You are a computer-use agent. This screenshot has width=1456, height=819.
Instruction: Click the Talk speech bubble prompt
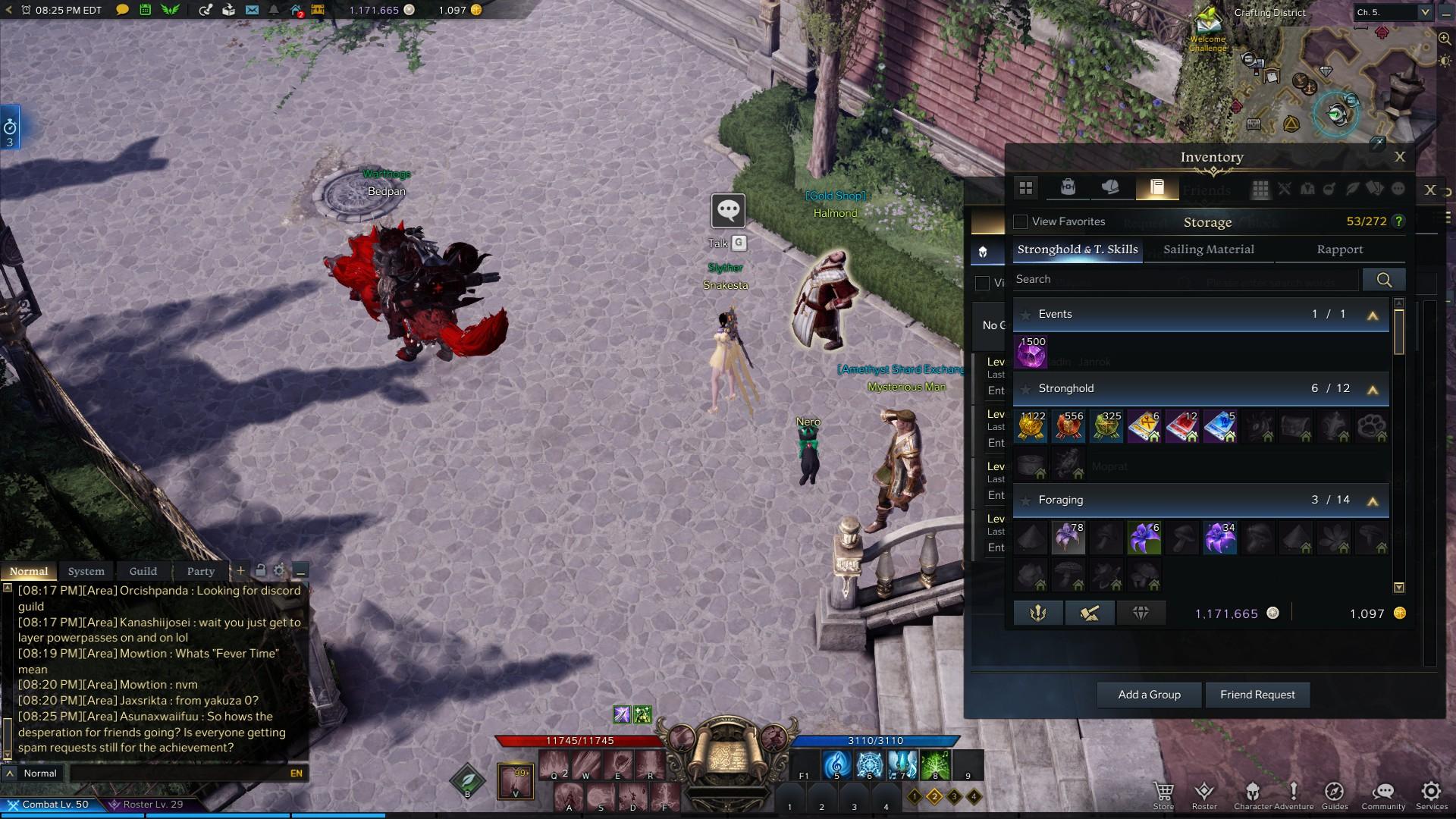tap(728, 211)
